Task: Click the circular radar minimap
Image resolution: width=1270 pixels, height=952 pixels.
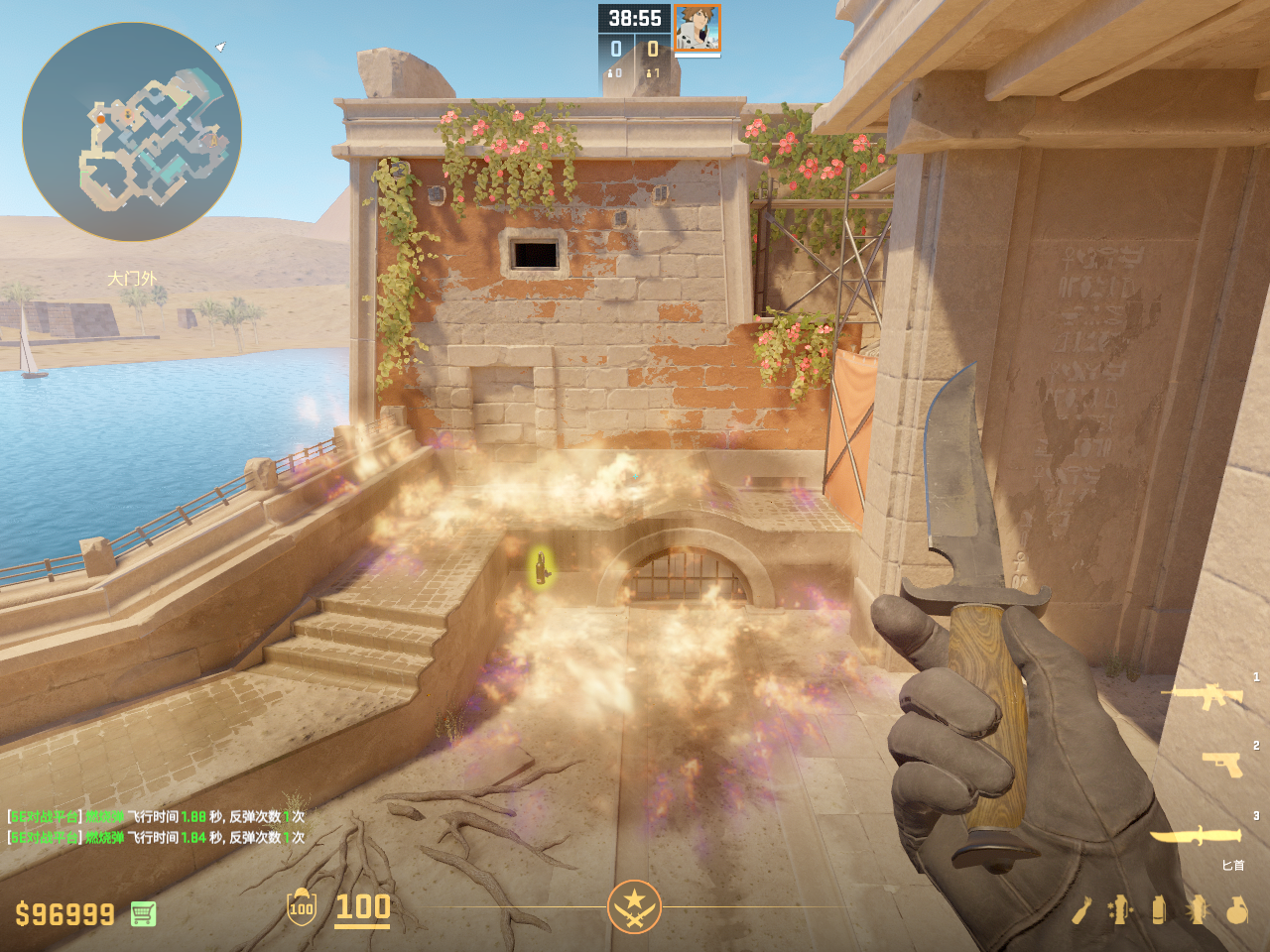Action: point(132,132)
